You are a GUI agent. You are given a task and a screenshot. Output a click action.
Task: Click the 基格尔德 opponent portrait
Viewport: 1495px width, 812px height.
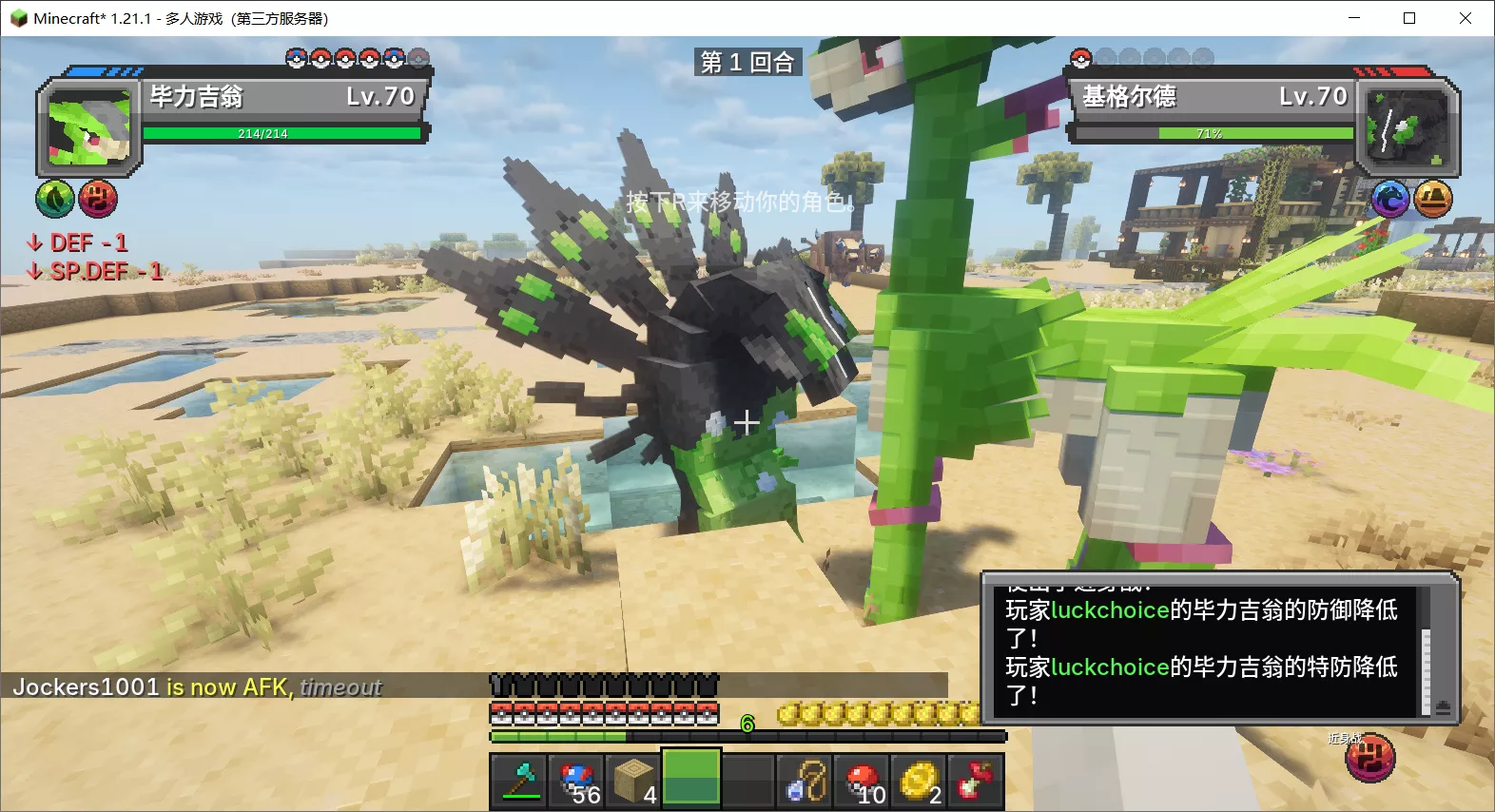pos(1407,128)
